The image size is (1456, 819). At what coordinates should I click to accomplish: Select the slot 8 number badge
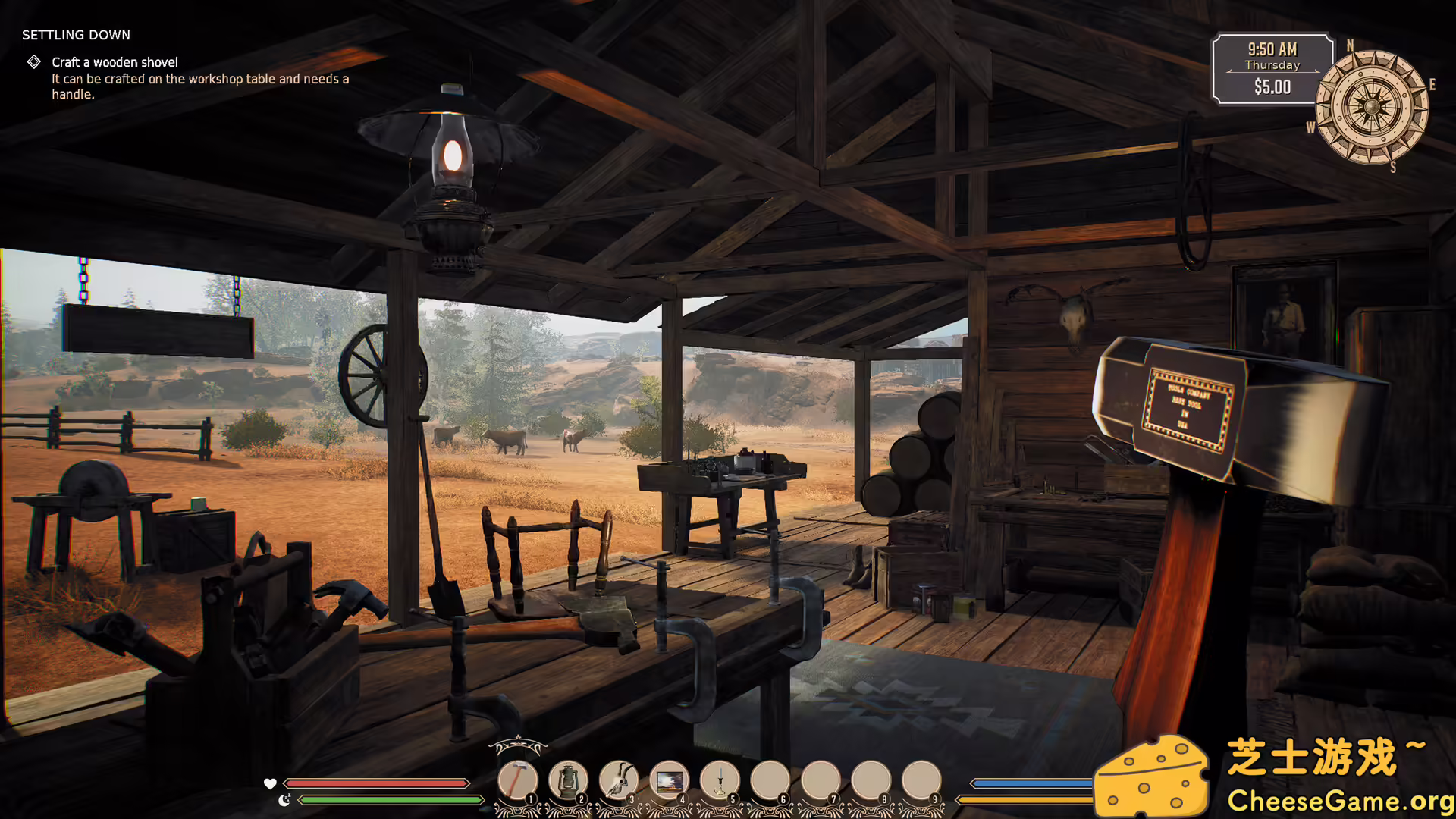tap(883, 799)
